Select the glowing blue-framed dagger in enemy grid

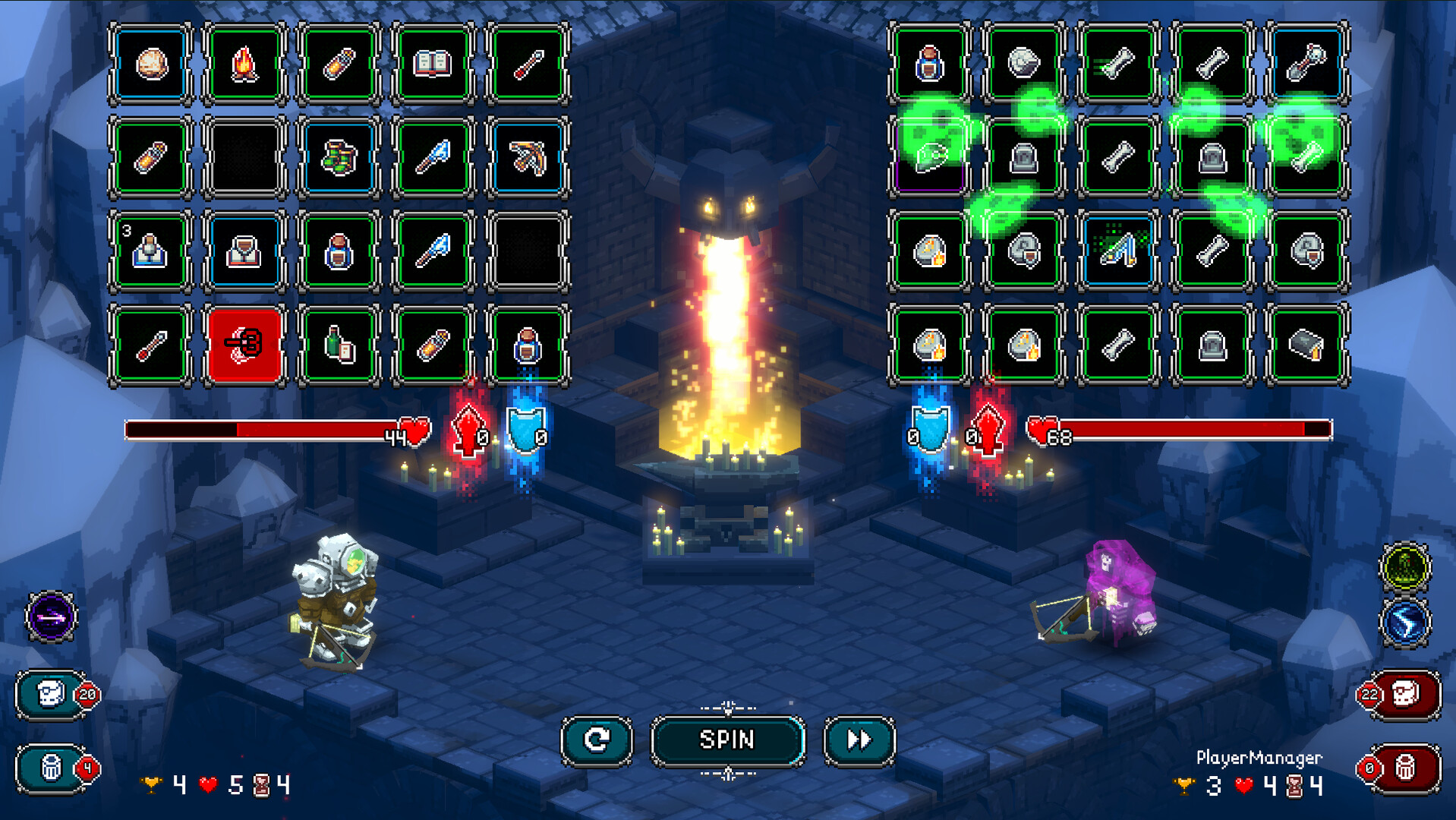1116,252
